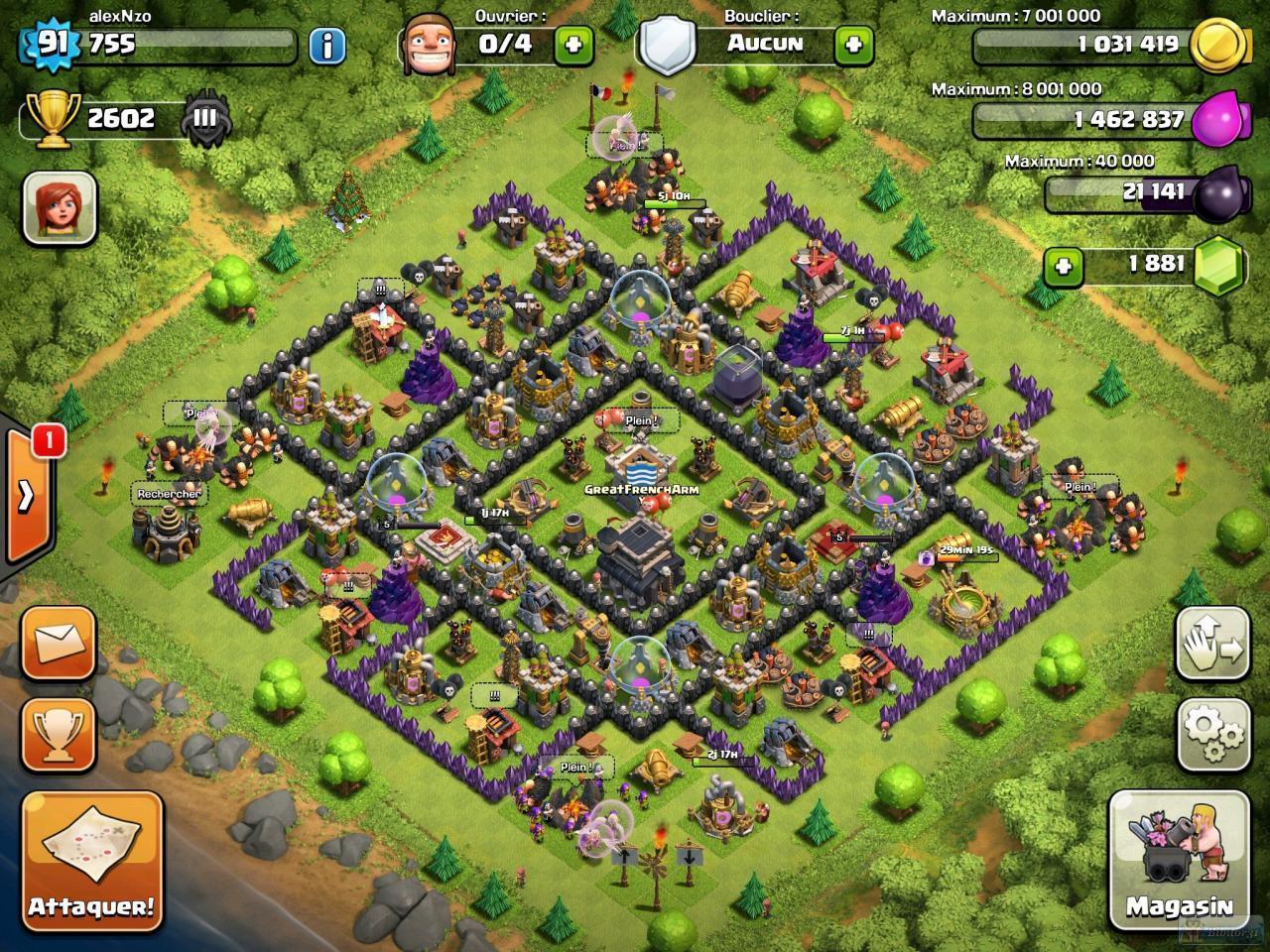Add a builder with the green plus
1270x952 pixels.
(573, 45)
